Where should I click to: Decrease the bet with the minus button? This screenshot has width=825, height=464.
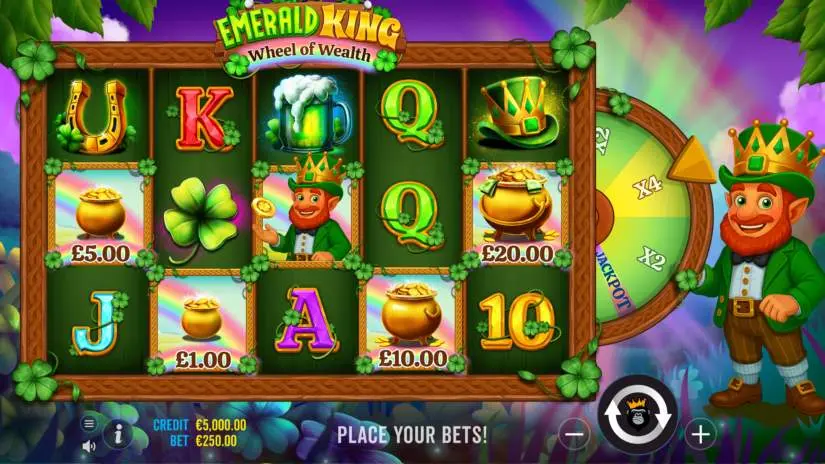pos(574,434)
